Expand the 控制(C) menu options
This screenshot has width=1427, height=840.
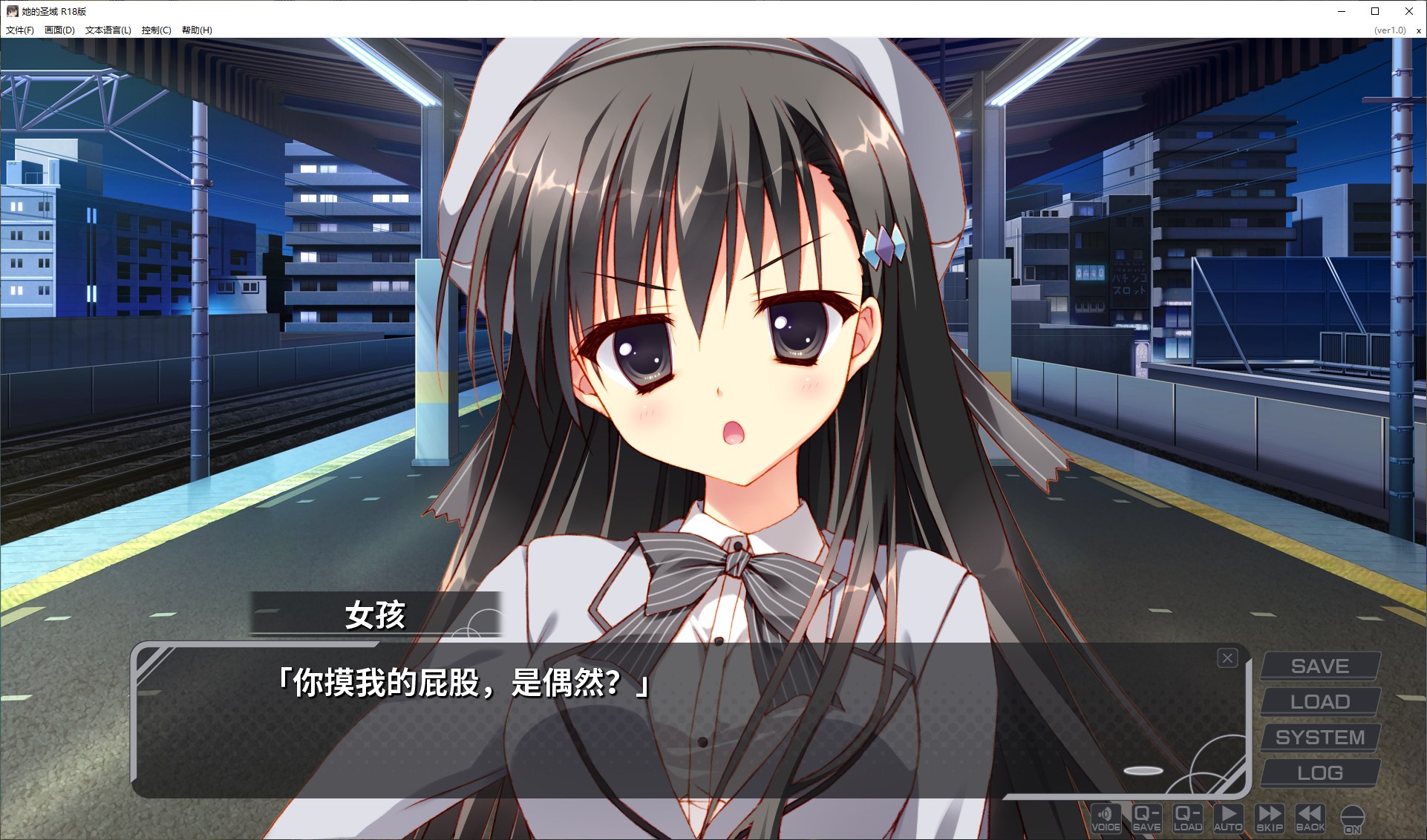154,30
